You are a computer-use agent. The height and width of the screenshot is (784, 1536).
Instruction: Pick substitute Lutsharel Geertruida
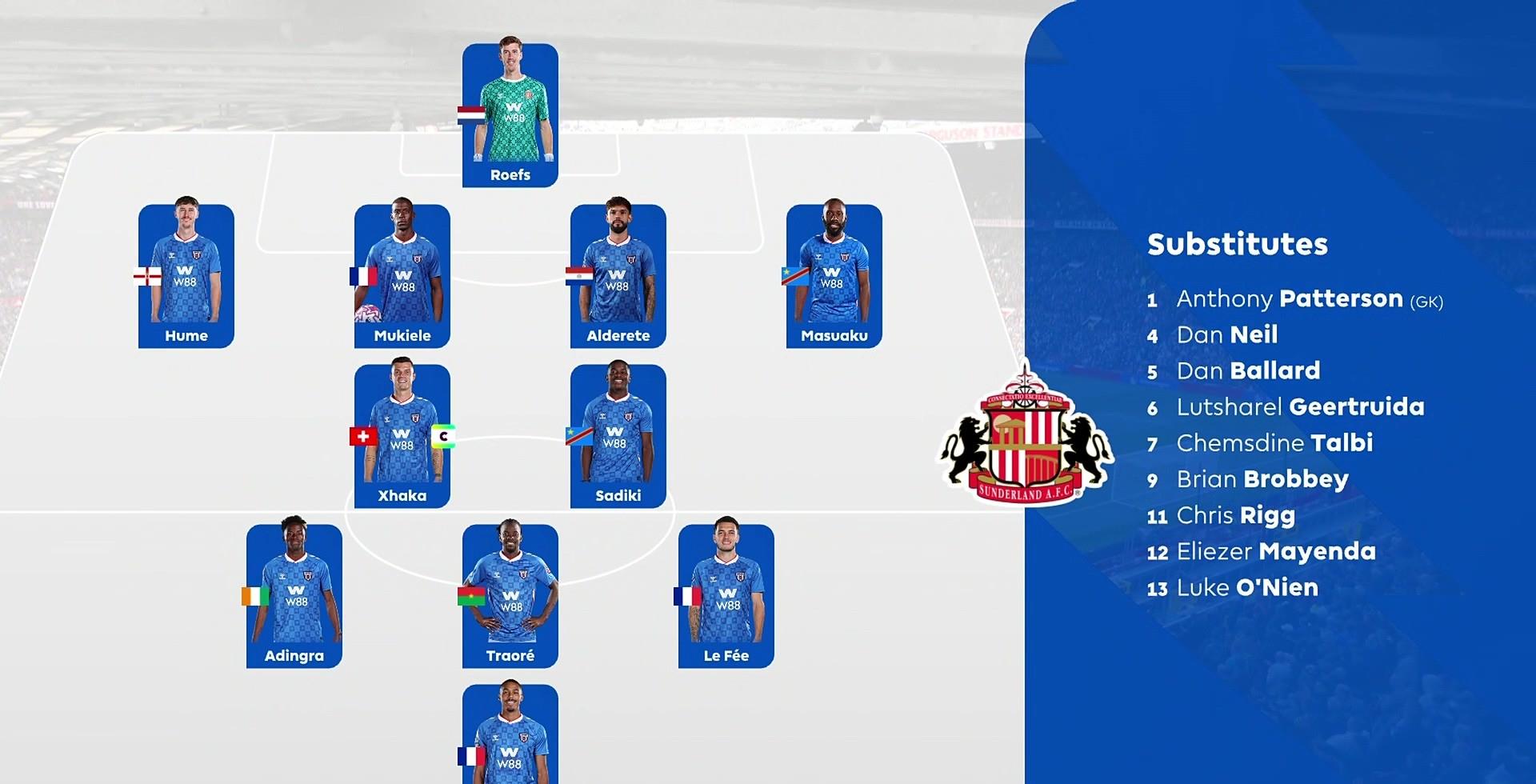(1300, 407)
